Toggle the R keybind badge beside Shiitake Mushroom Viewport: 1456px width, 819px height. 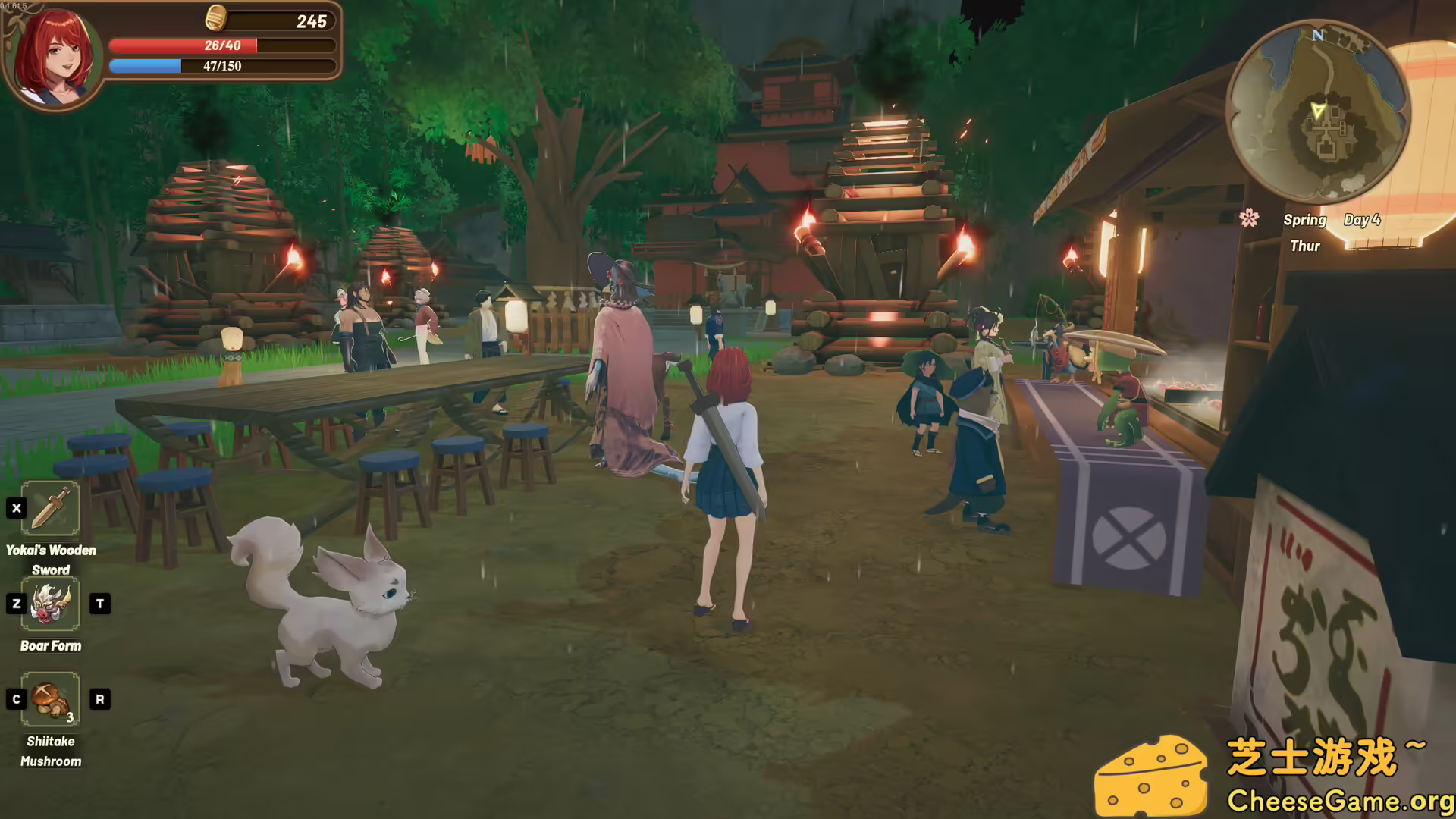pos(99,700)
